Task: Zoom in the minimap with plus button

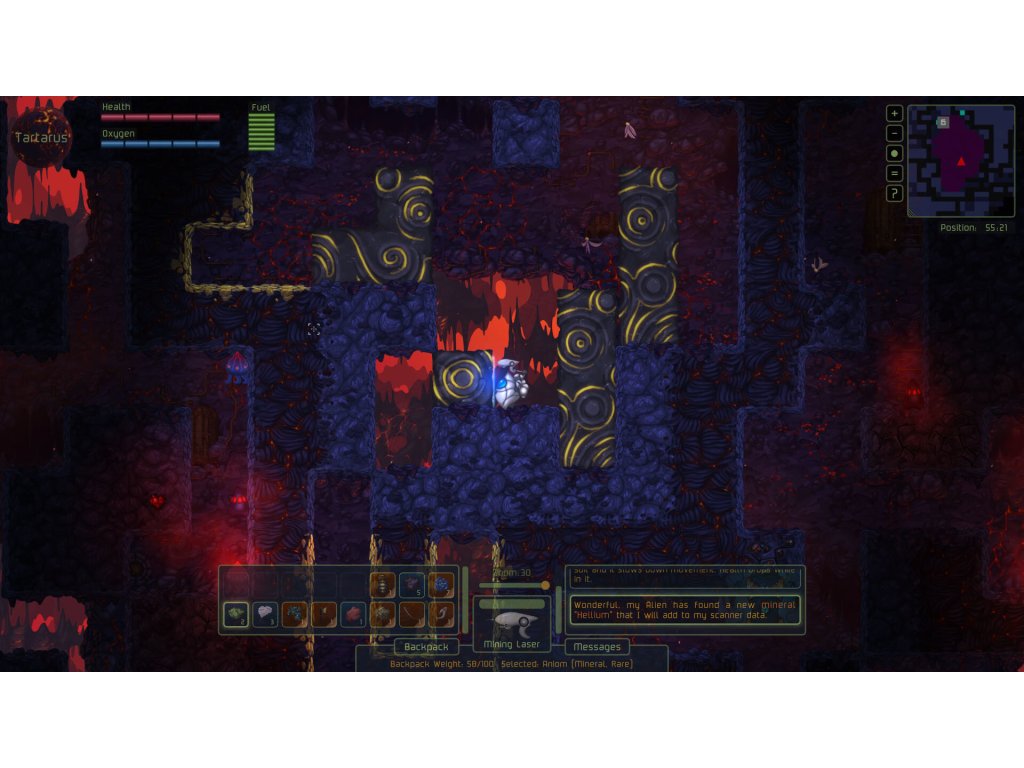Action: 895,113
